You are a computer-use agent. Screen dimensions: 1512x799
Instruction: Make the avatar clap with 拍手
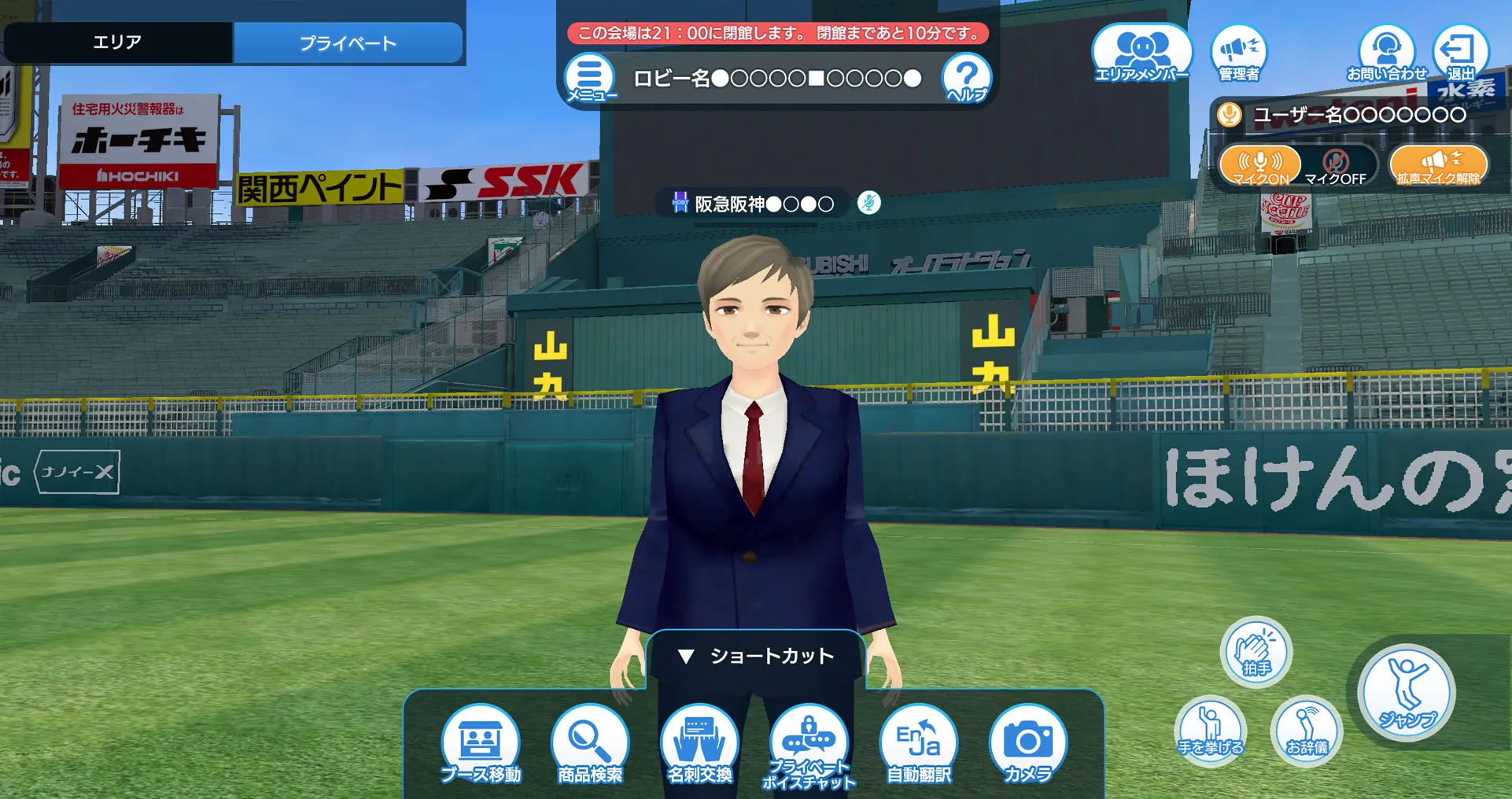pyautogui.click(x=1256, y=652)
